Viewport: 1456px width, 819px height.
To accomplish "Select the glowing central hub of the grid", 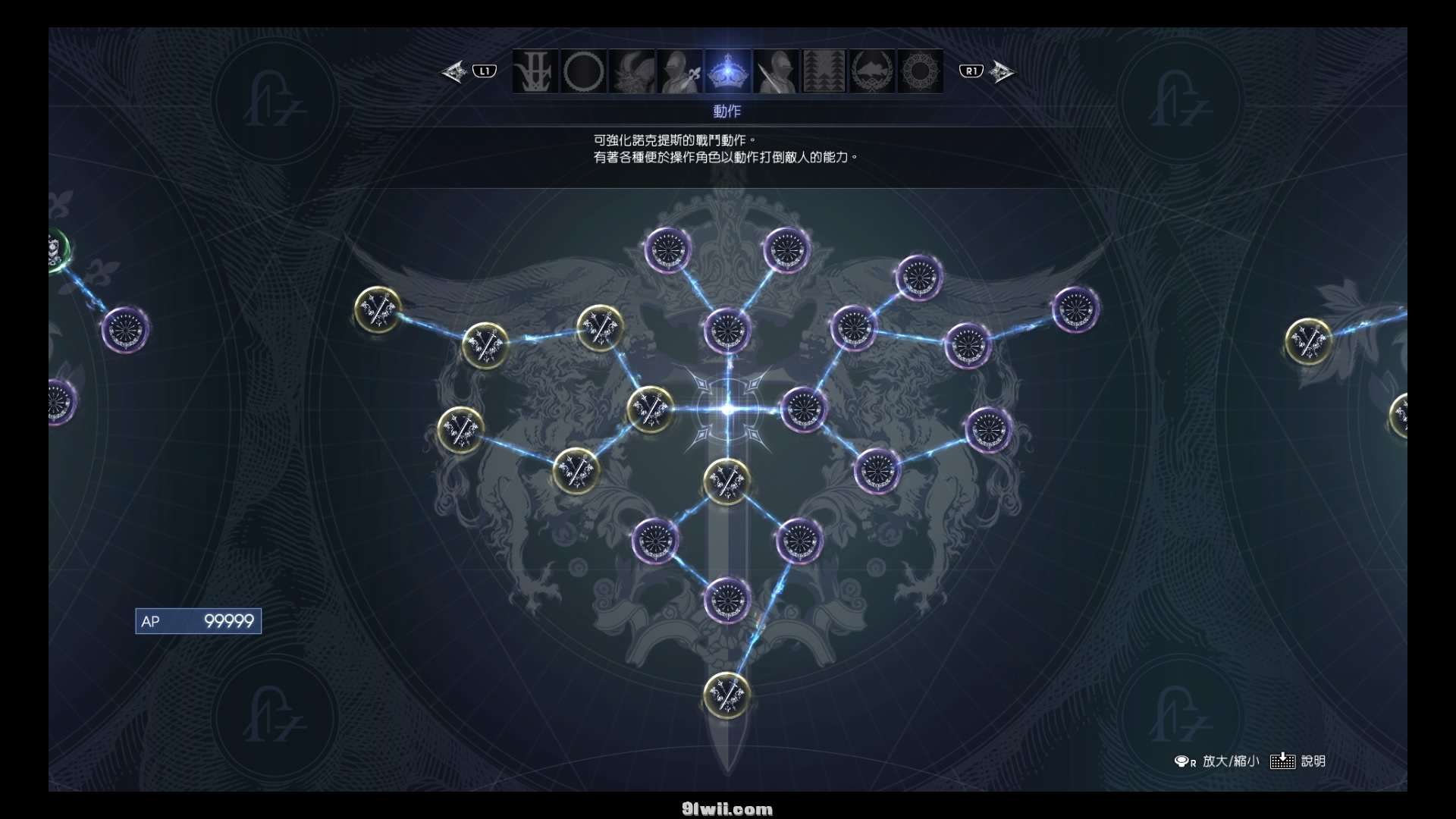I will click(x=728, y=409).
